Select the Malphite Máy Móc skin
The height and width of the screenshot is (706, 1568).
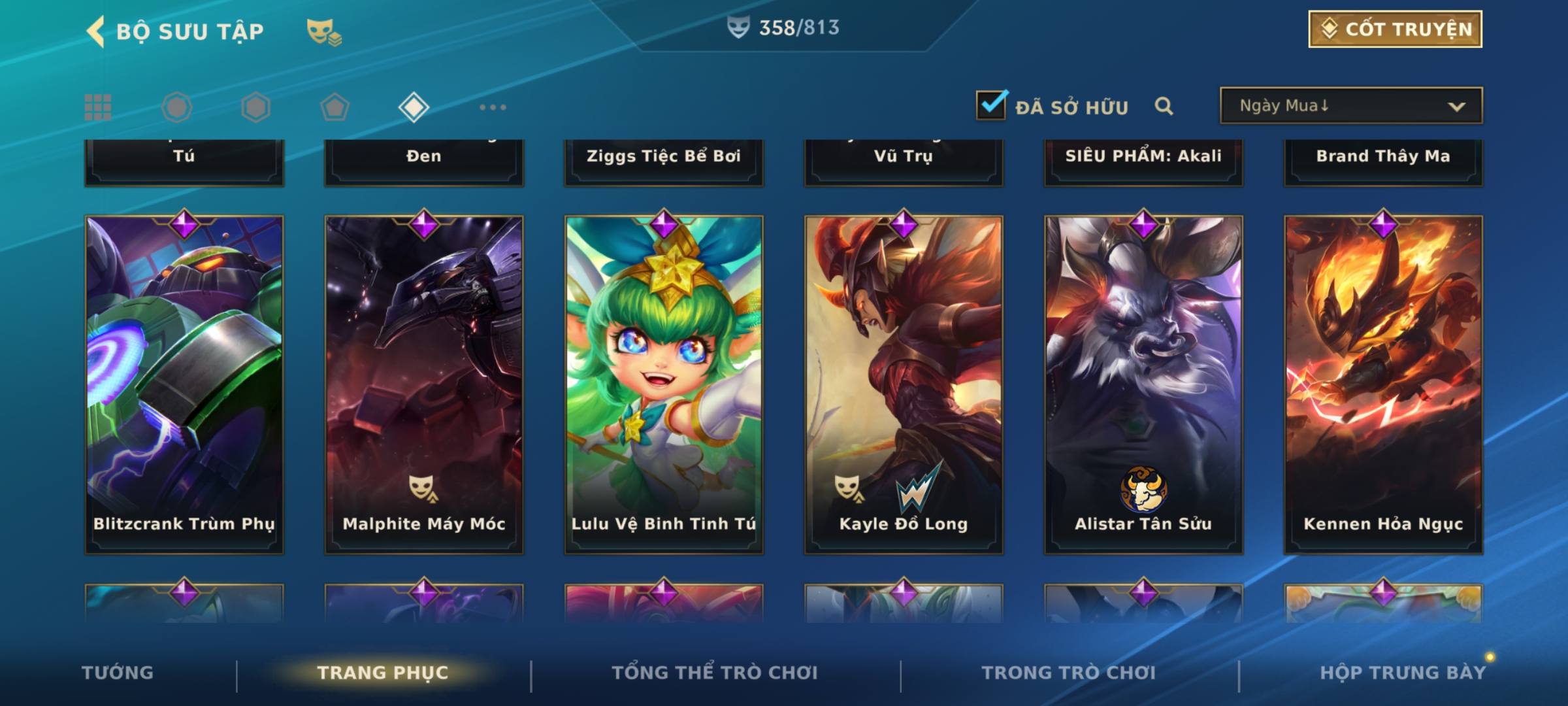(424, 384)
